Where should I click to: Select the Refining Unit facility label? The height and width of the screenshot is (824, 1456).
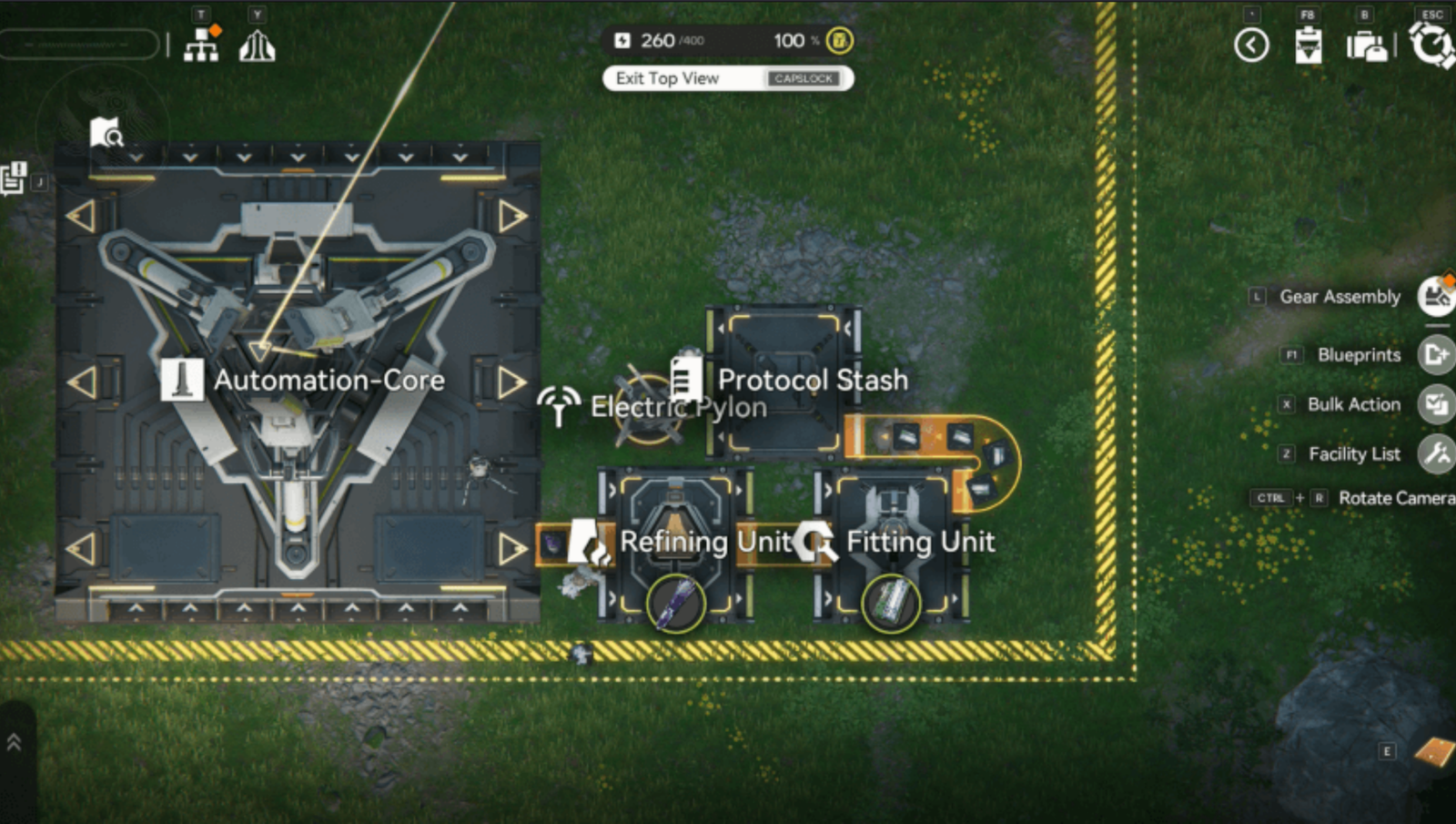pyautogui.click(x=705, y=542)
